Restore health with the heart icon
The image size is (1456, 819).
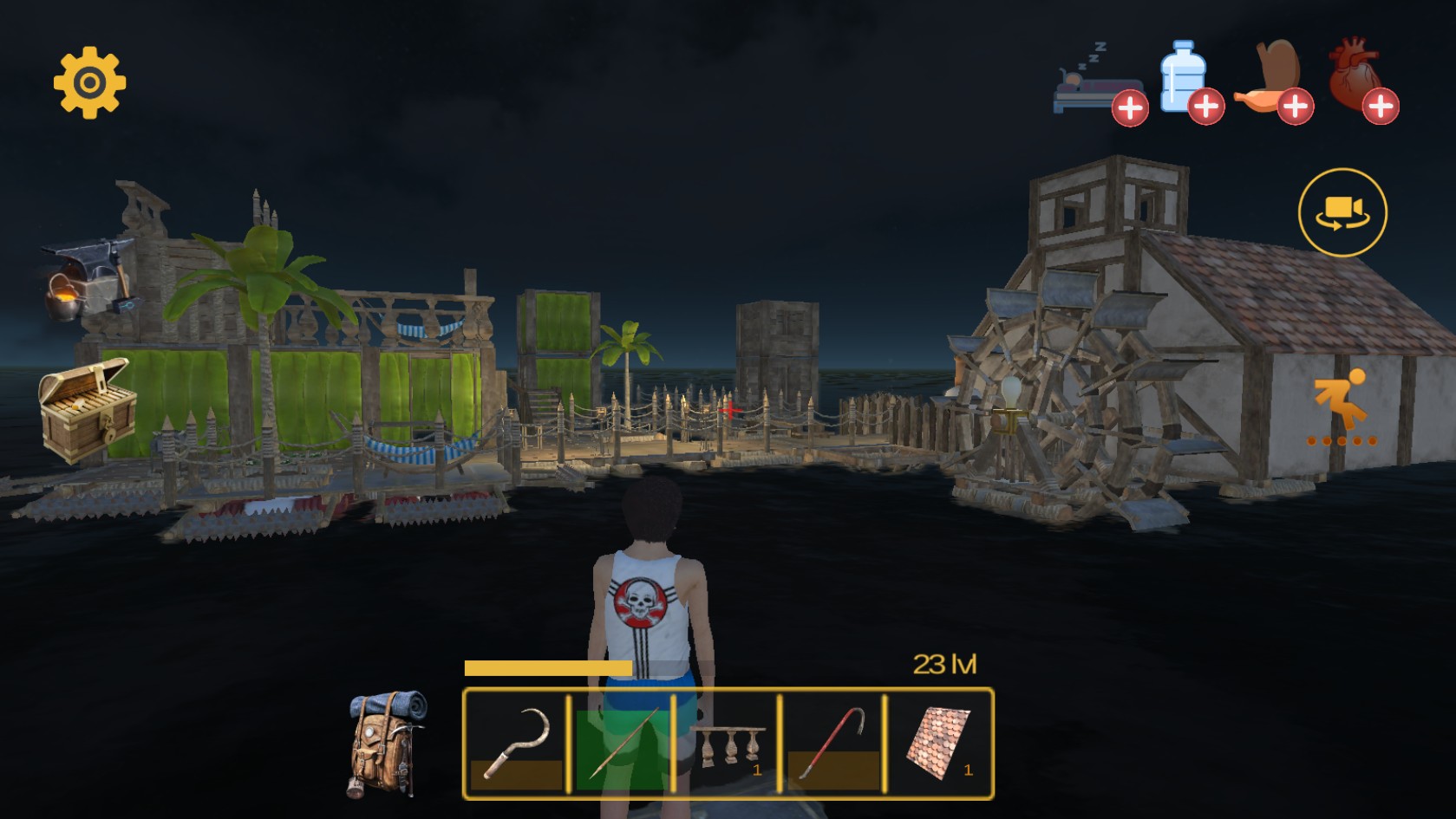pyautogui.click(x=1361, y=81)
